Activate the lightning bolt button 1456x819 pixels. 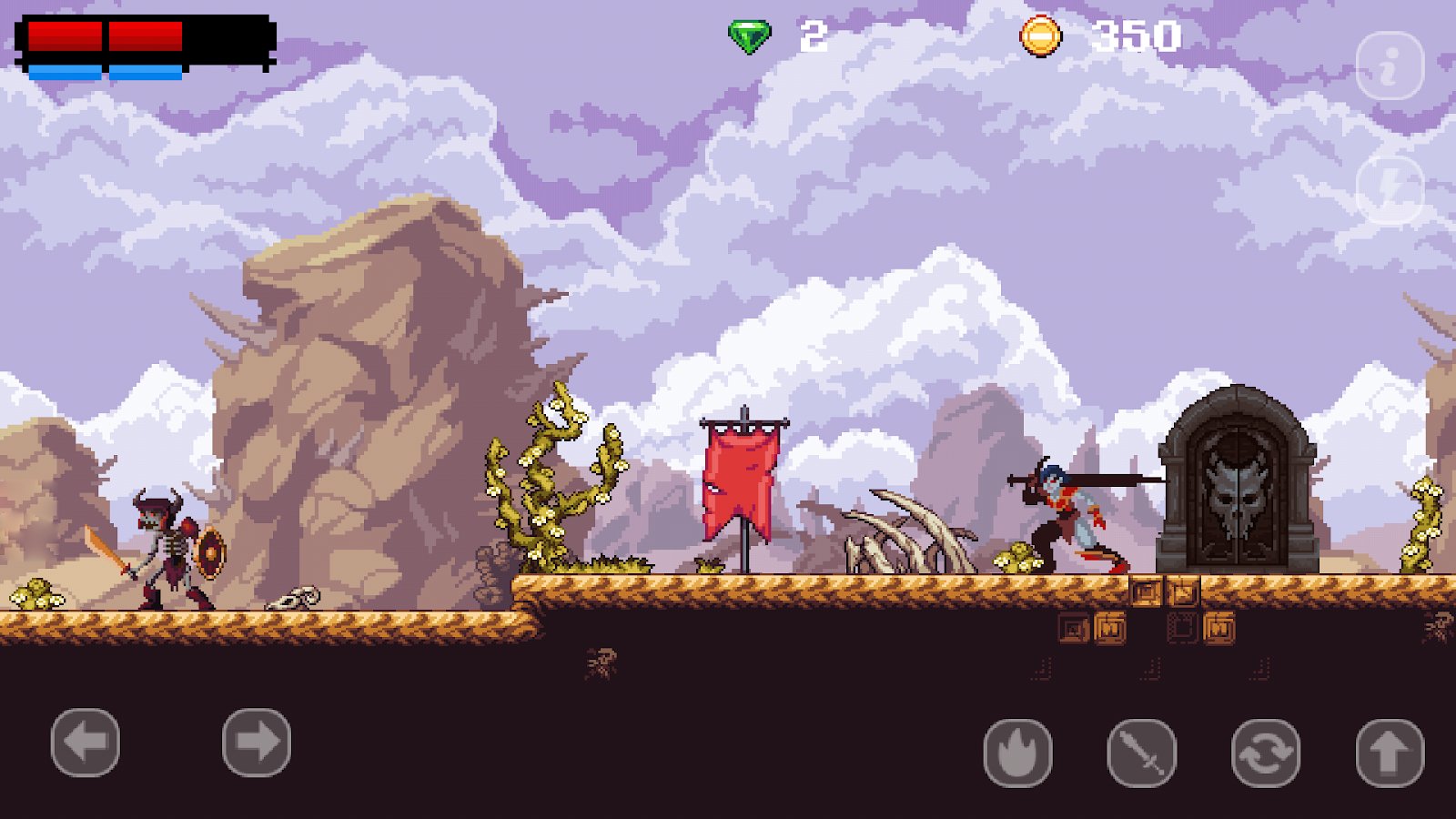(x=1390, y=190)
